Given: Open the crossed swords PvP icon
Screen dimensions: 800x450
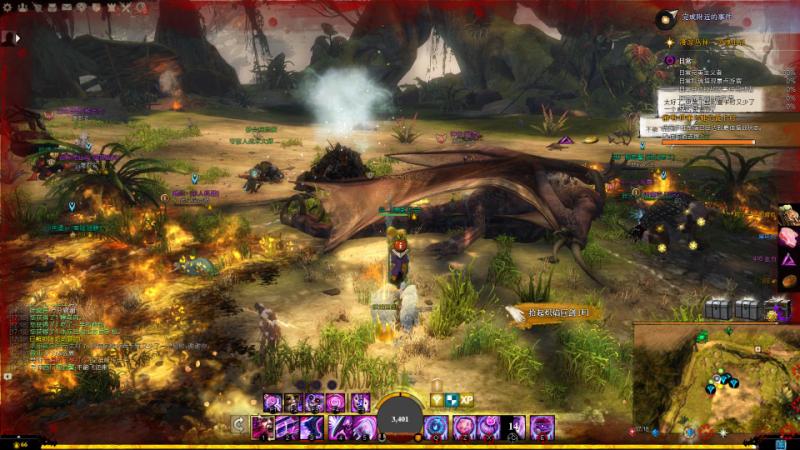Looking at the screenshot, I should coord(127,7).
